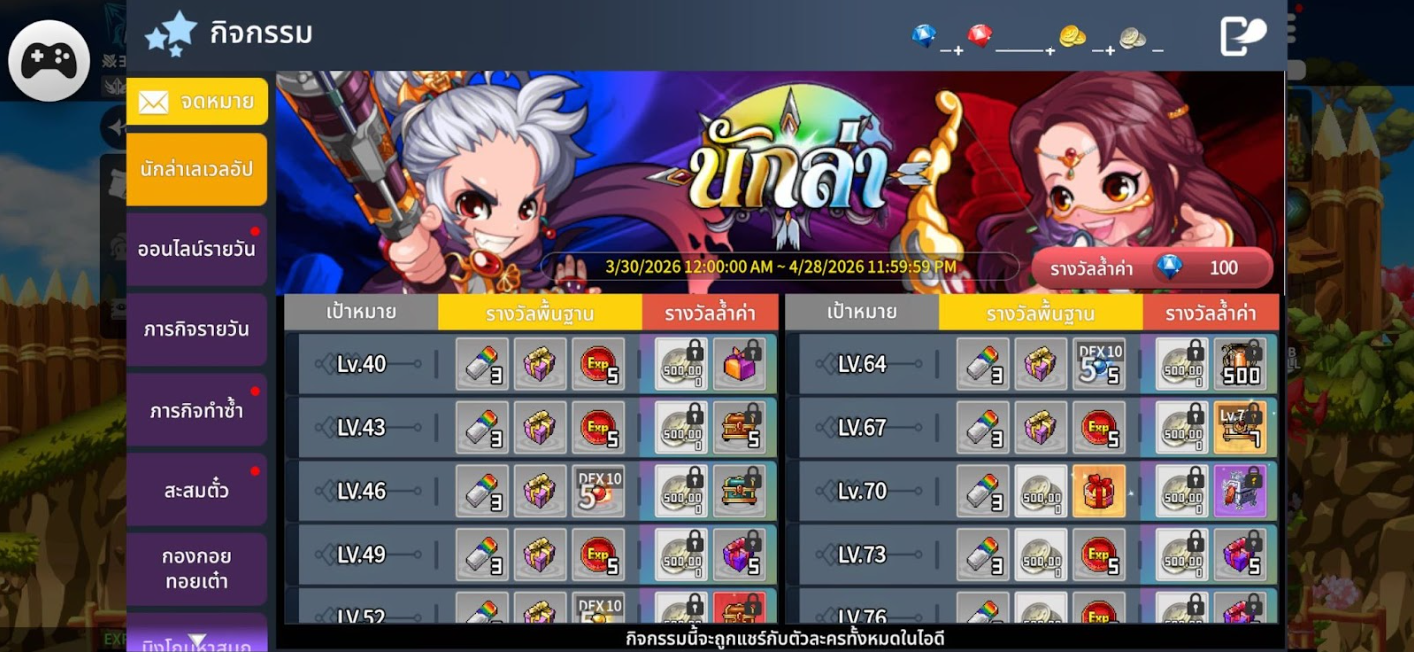Image resolution: width=1414 pixels, height=652 pixels.
Task: Select the Lv.40 orange gift box reward
Action: coord(739,364)
